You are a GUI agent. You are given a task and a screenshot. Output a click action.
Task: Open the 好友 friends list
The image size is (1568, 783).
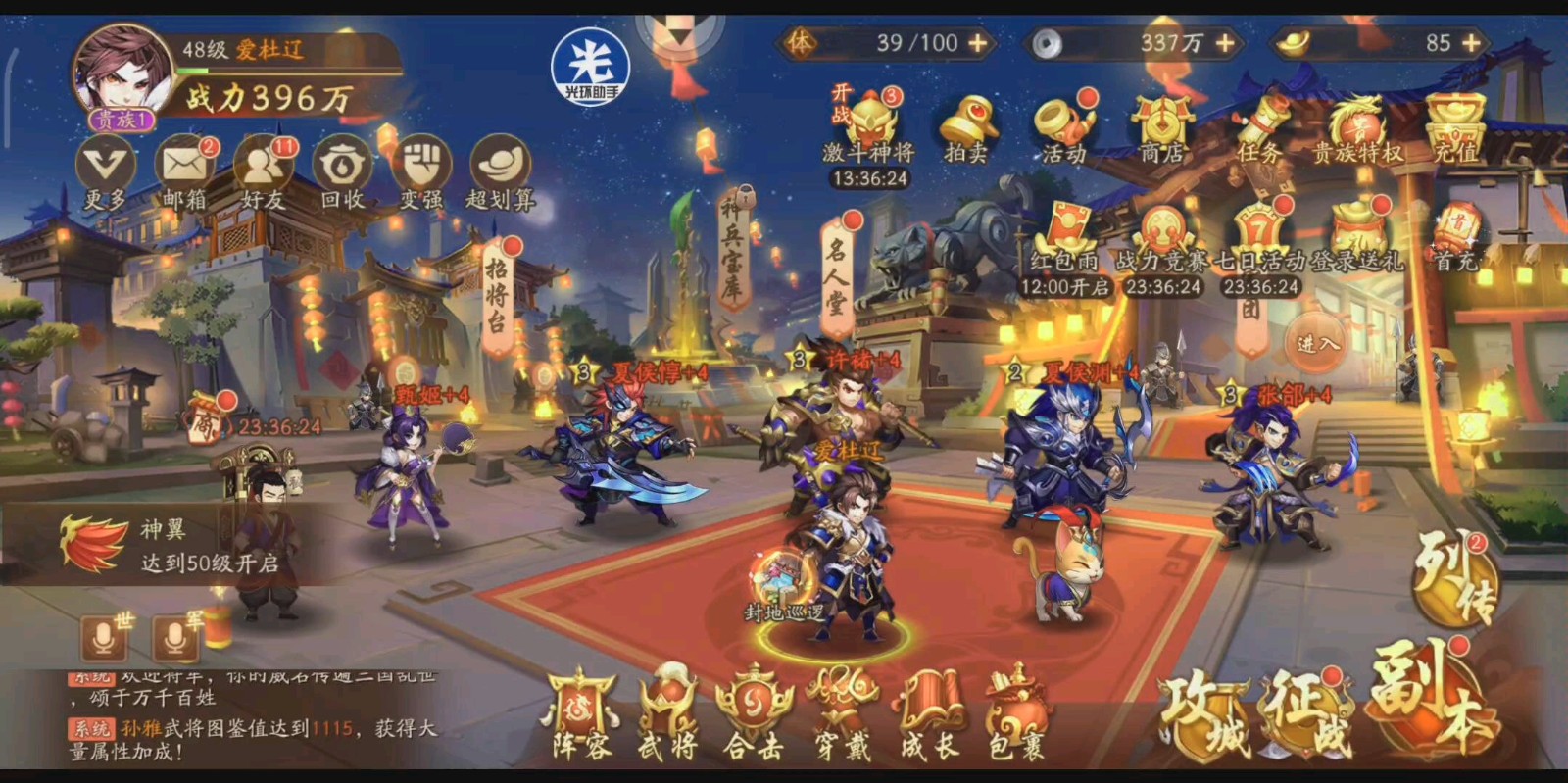tap(263, 167)
